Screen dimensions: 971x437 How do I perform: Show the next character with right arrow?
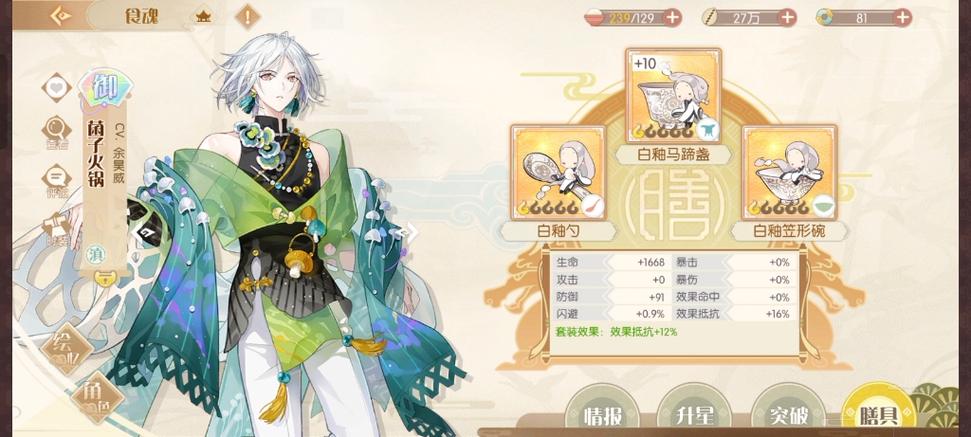coord(407,232)
